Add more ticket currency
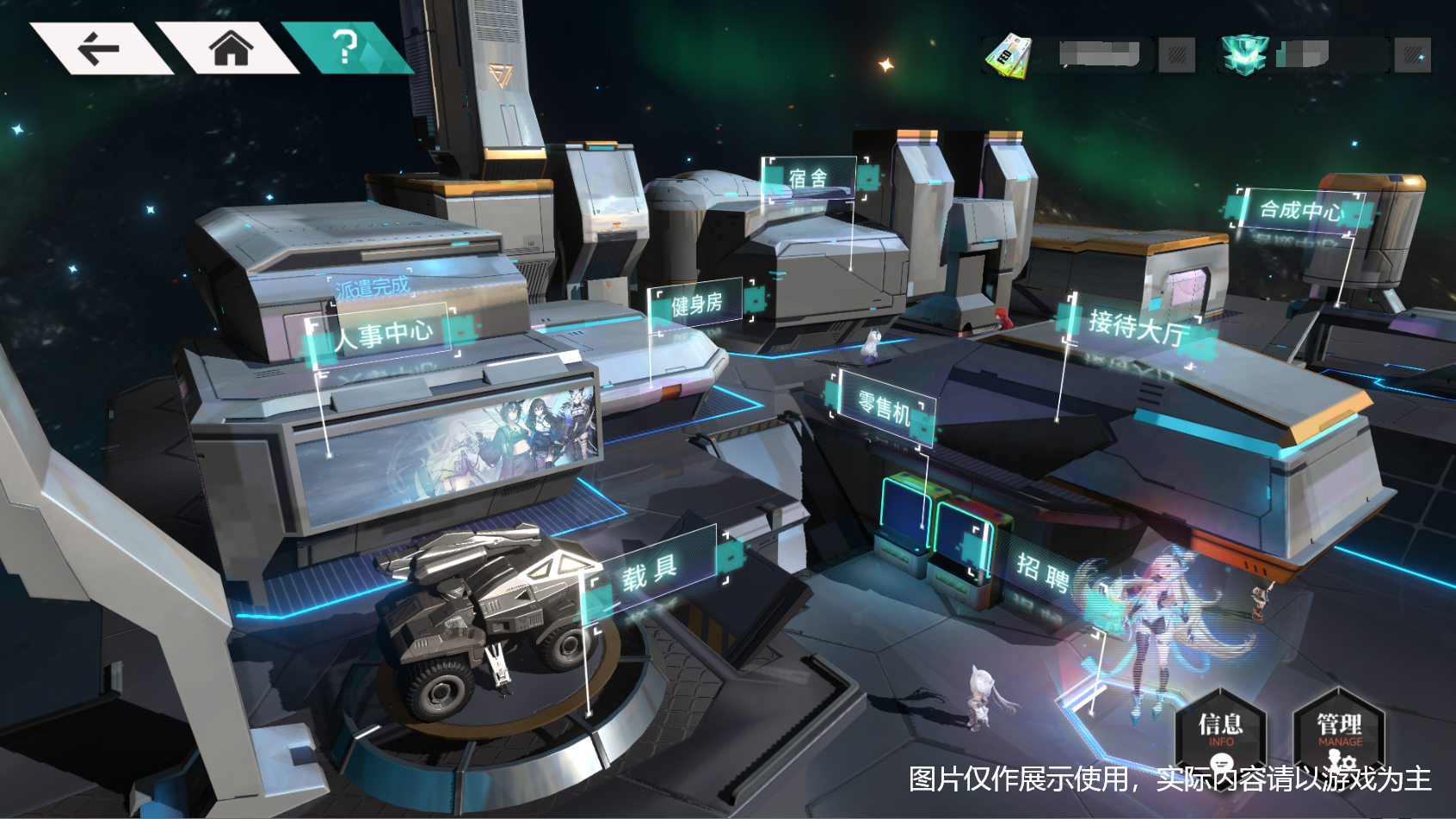Screen dimensions: 1456x819 click(1176, 56)
